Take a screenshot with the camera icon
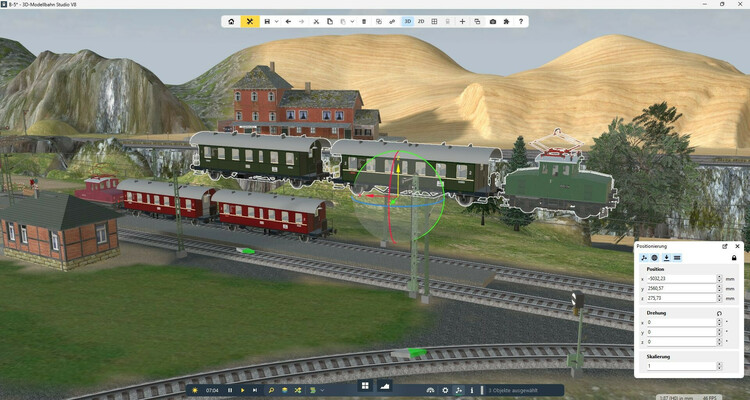Image resolution: width=750 pixels, height=400 pixels. point(492,21)
